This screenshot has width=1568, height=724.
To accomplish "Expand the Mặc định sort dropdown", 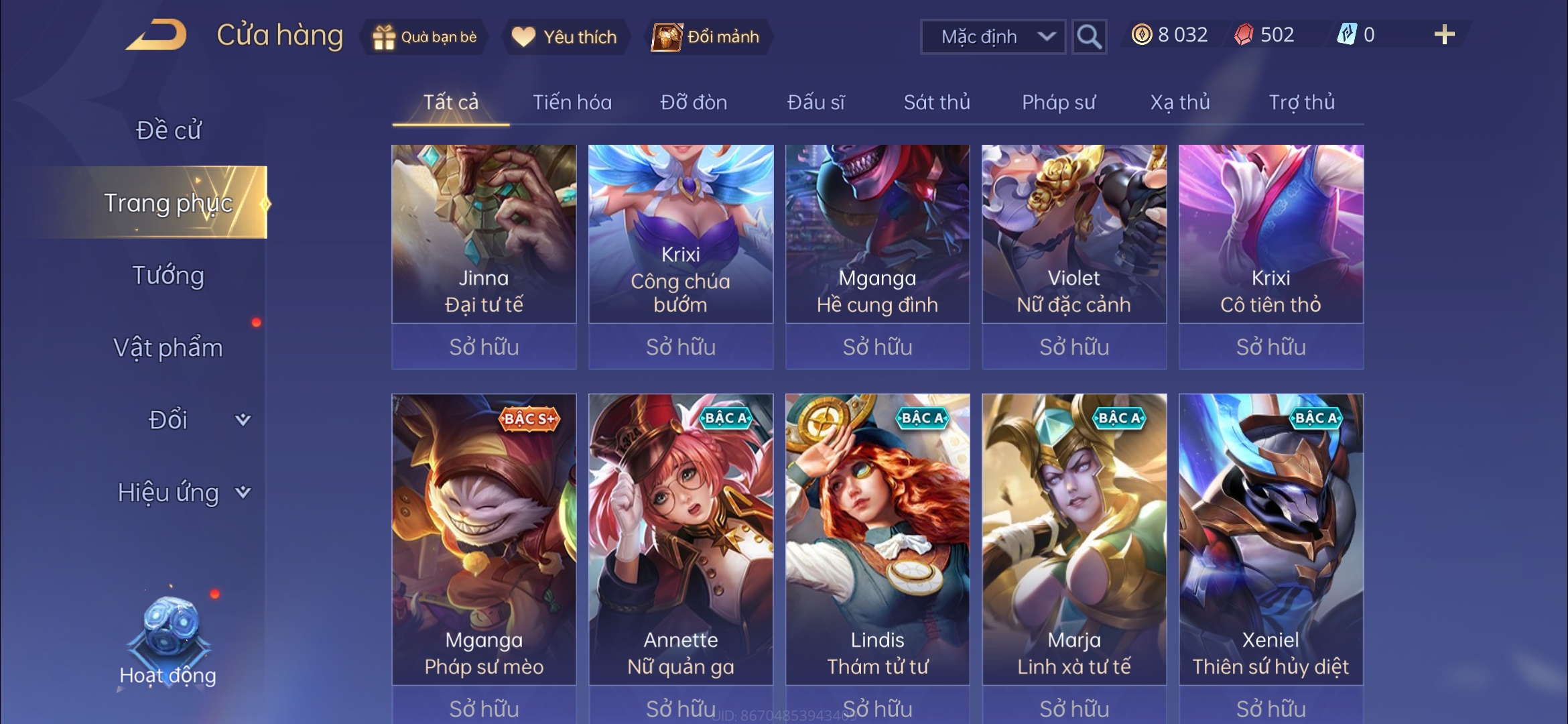I will (993, 37).
